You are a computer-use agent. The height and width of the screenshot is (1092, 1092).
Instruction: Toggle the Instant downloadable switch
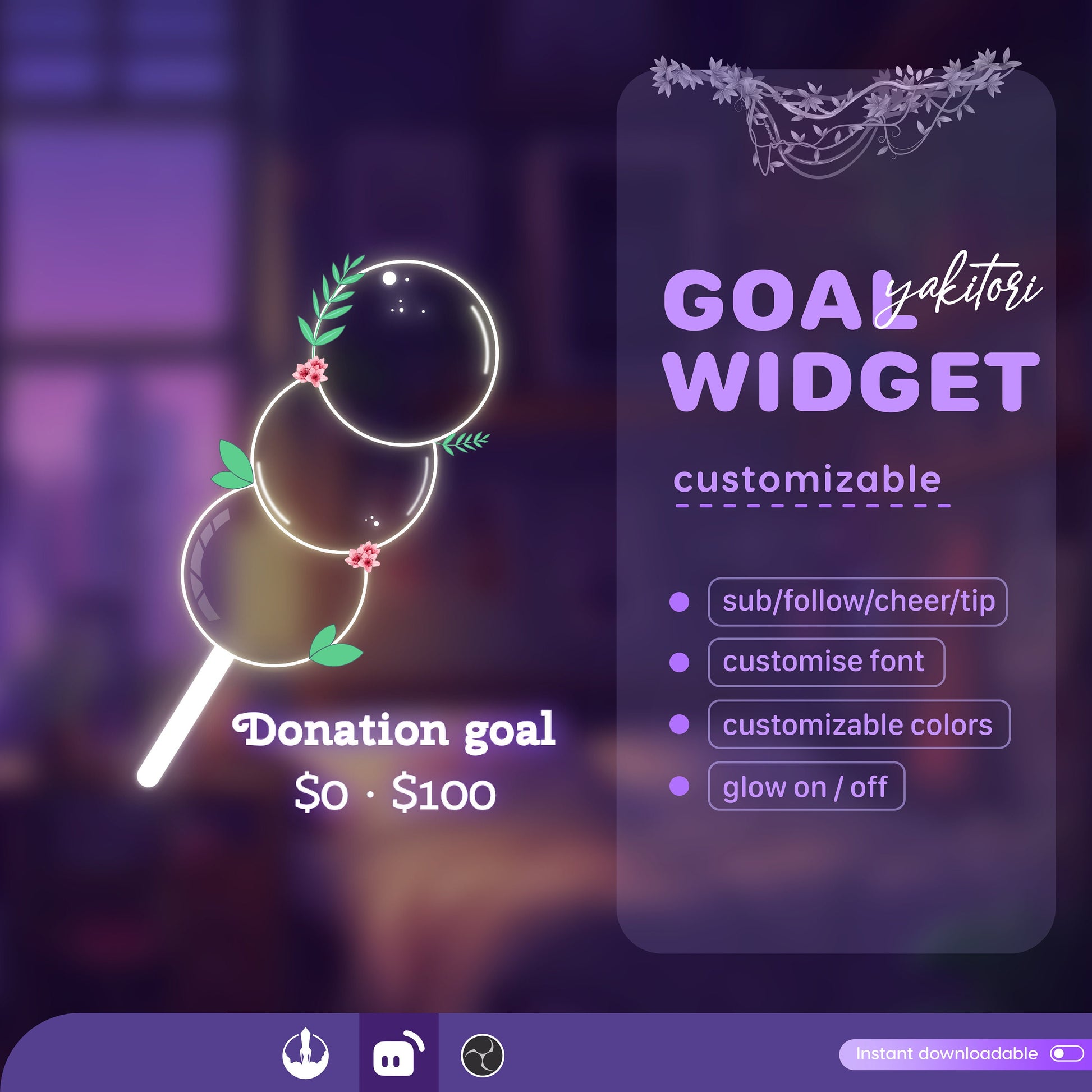(1066, 1054)
